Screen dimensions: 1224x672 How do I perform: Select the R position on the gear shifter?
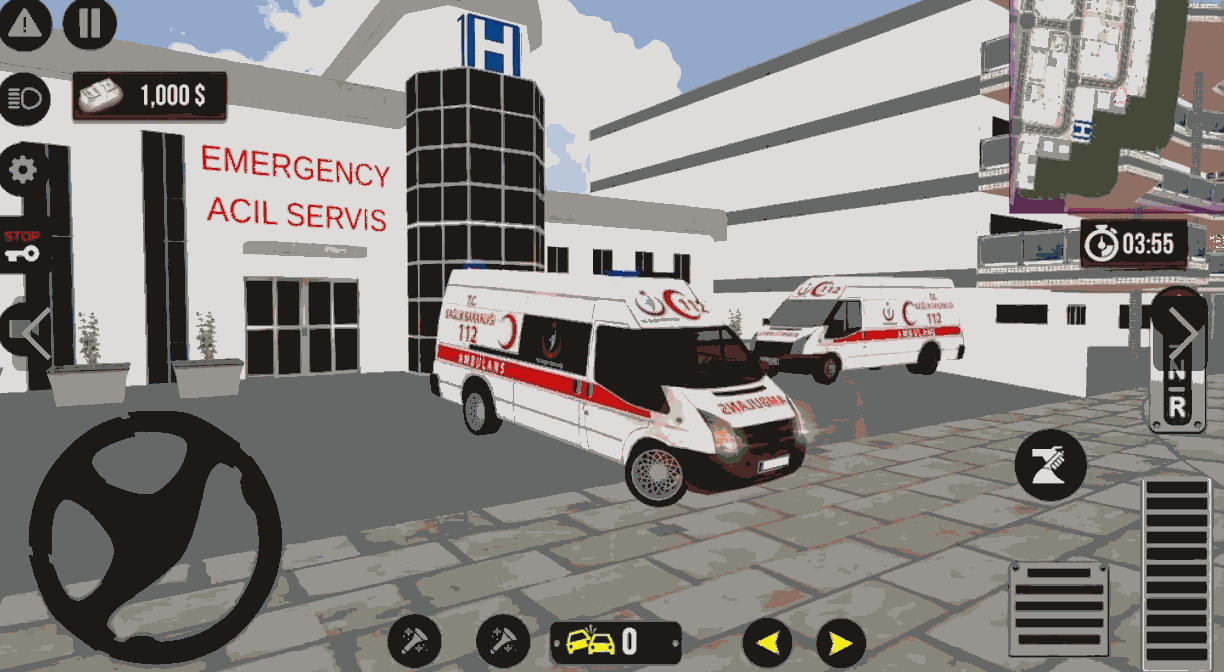click(x=1176, y=406)
